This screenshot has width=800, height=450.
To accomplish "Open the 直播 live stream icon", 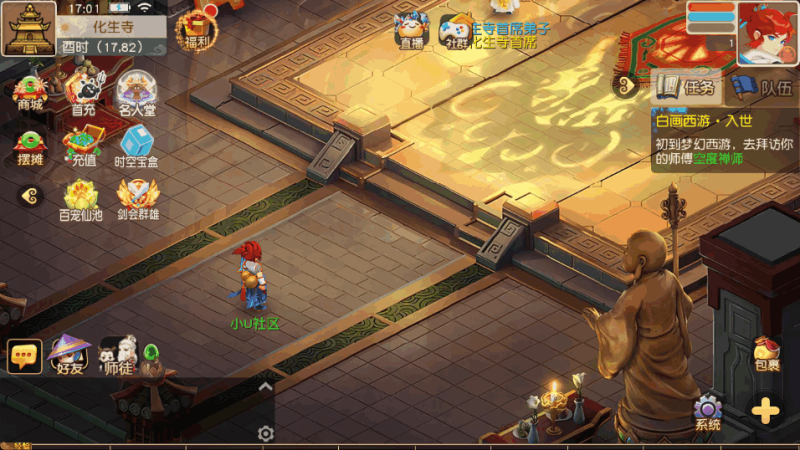I will tap(411, 29).
